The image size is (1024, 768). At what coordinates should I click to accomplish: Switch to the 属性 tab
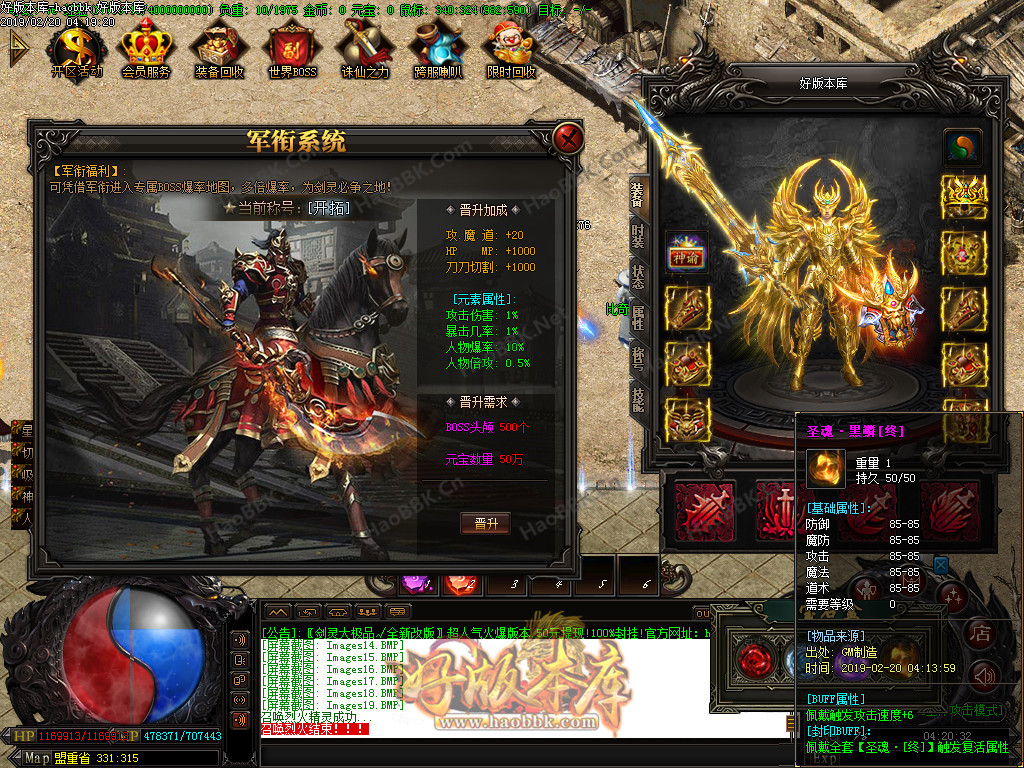[638, 318]
